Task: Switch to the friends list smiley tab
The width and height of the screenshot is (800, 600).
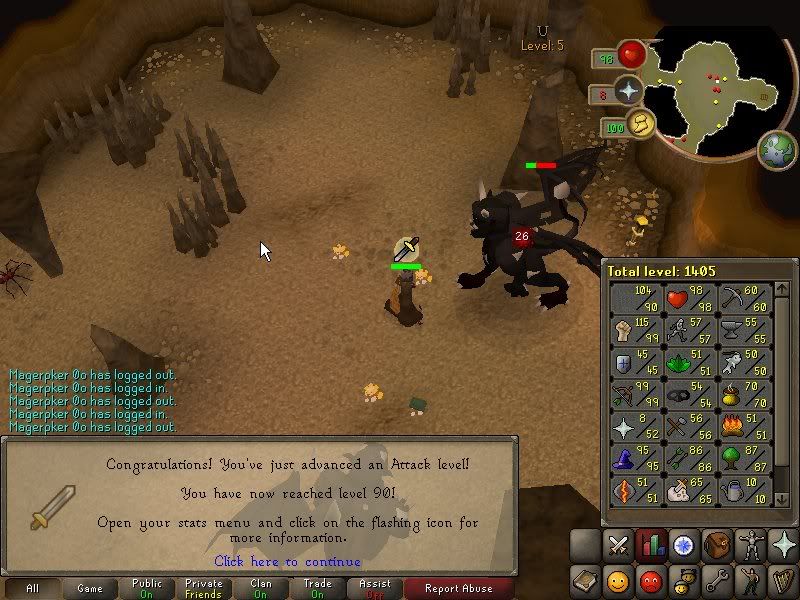Action: point(619,579)
